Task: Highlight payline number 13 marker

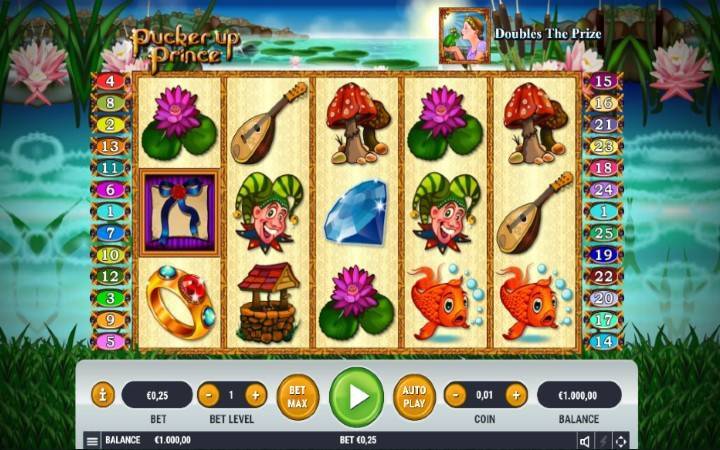Action: (110, 146)
